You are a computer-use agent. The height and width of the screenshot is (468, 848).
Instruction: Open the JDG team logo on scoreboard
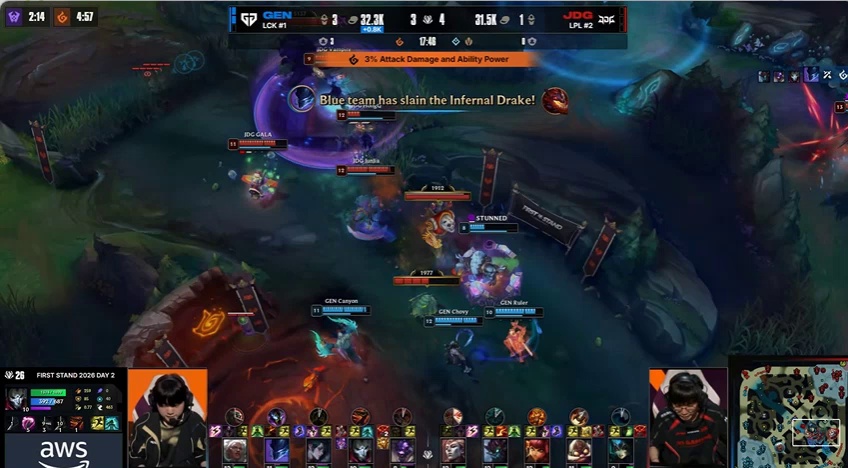click(x=606, y=19)
